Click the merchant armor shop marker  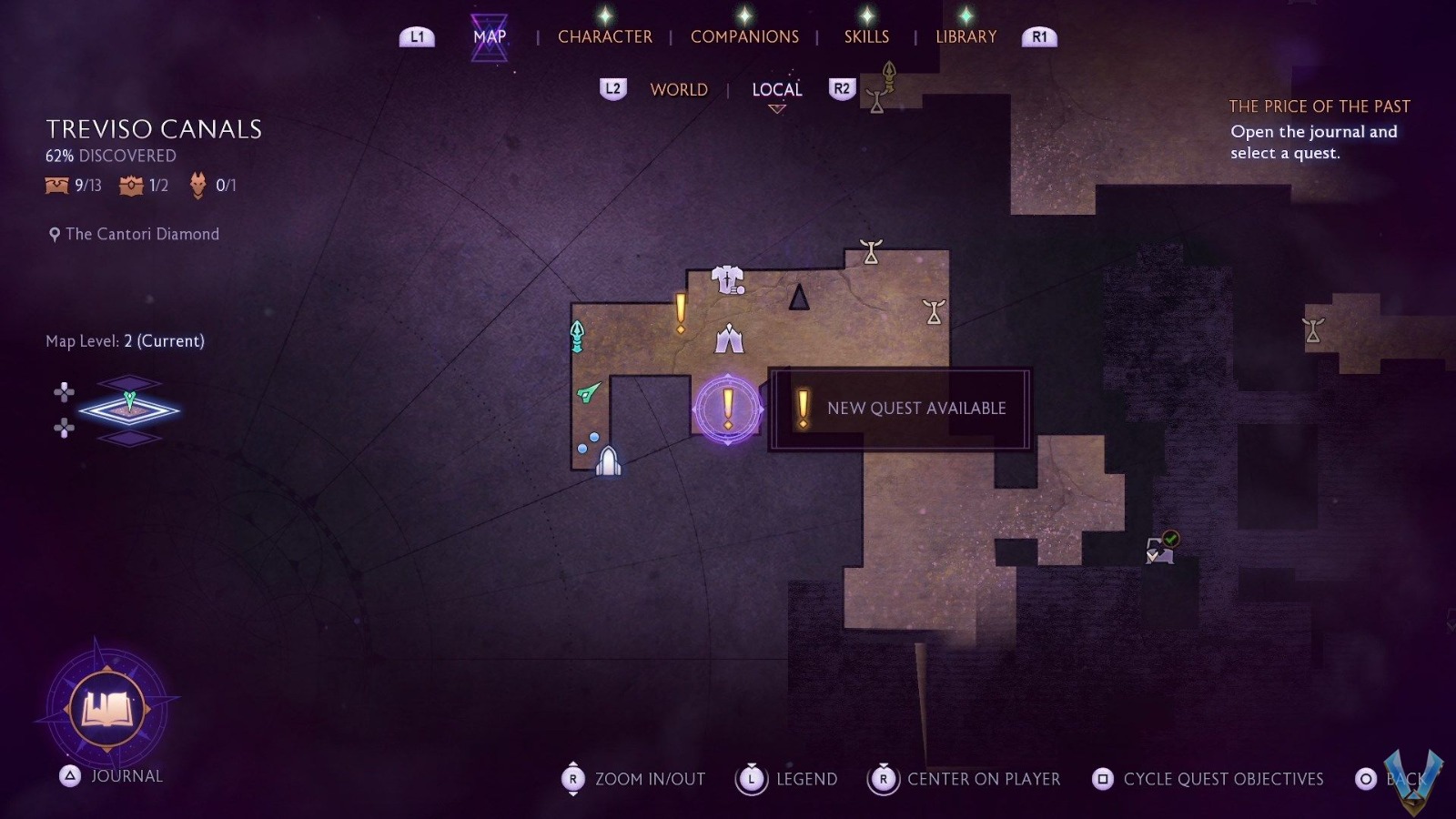pyautogui.click(x=727, y=279)
